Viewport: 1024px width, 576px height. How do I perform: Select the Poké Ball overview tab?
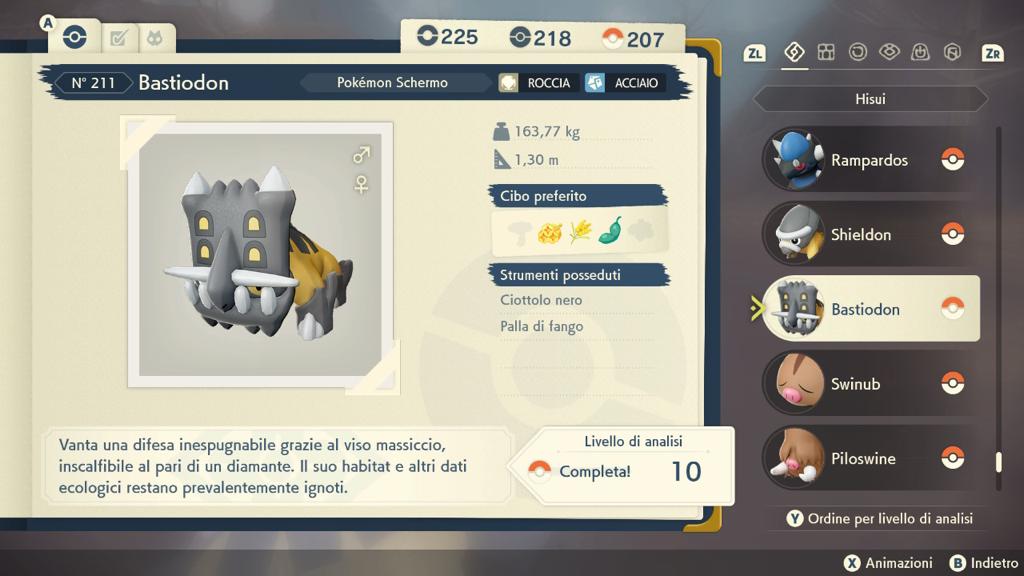pos(75,38)
